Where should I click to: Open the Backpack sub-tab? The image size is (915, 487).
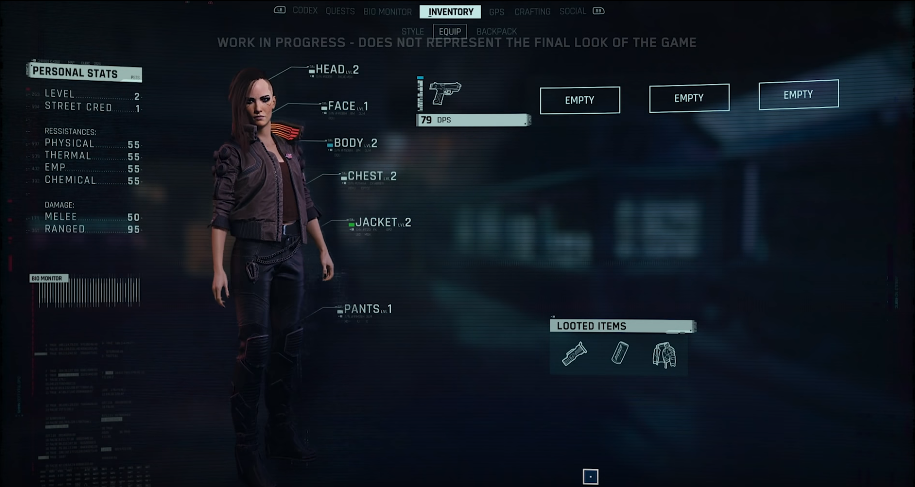pos(496,32)
